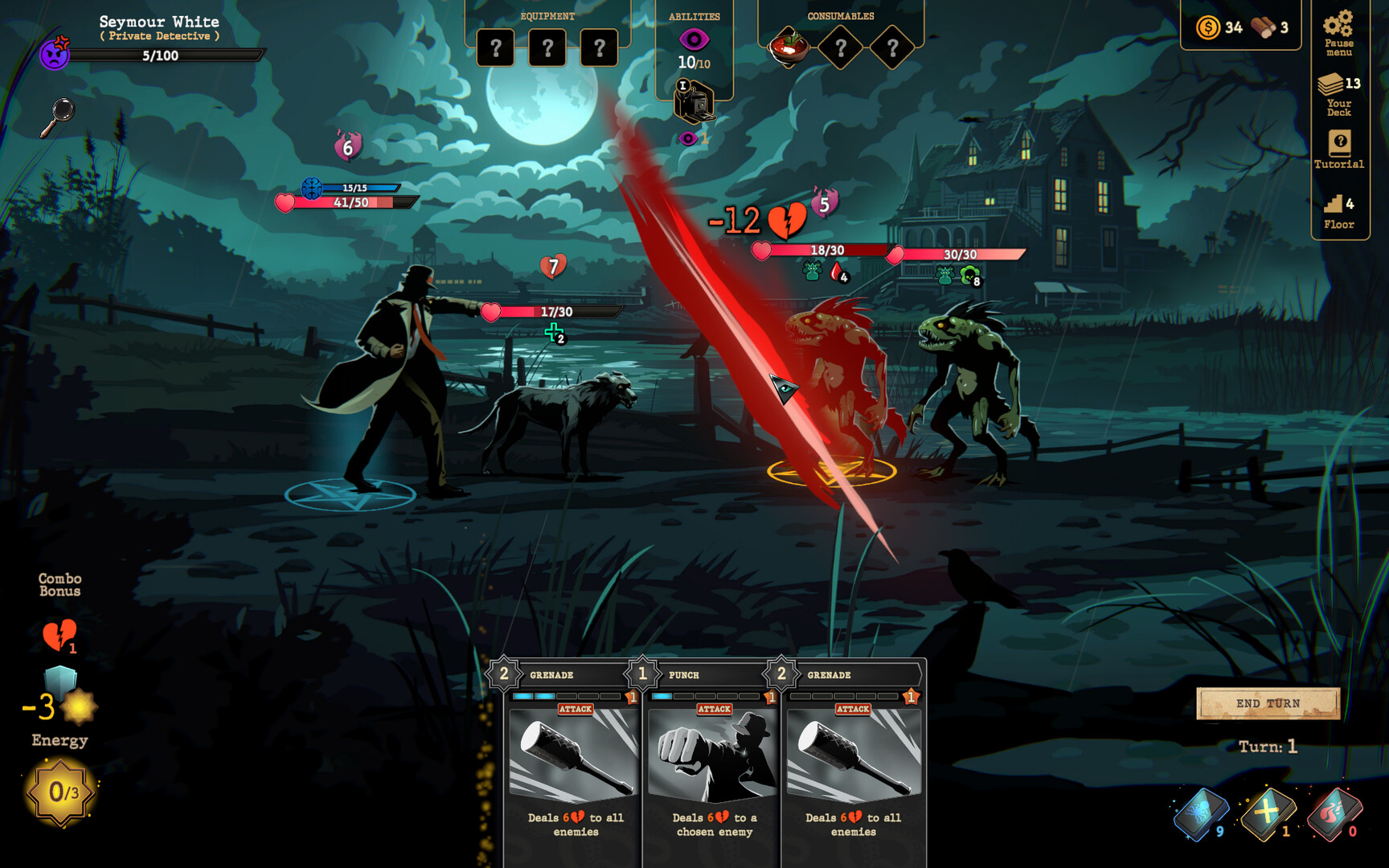
Task: View Your Deck of 13 cards
Action: pyautogui.click(x=1337, y=92)
